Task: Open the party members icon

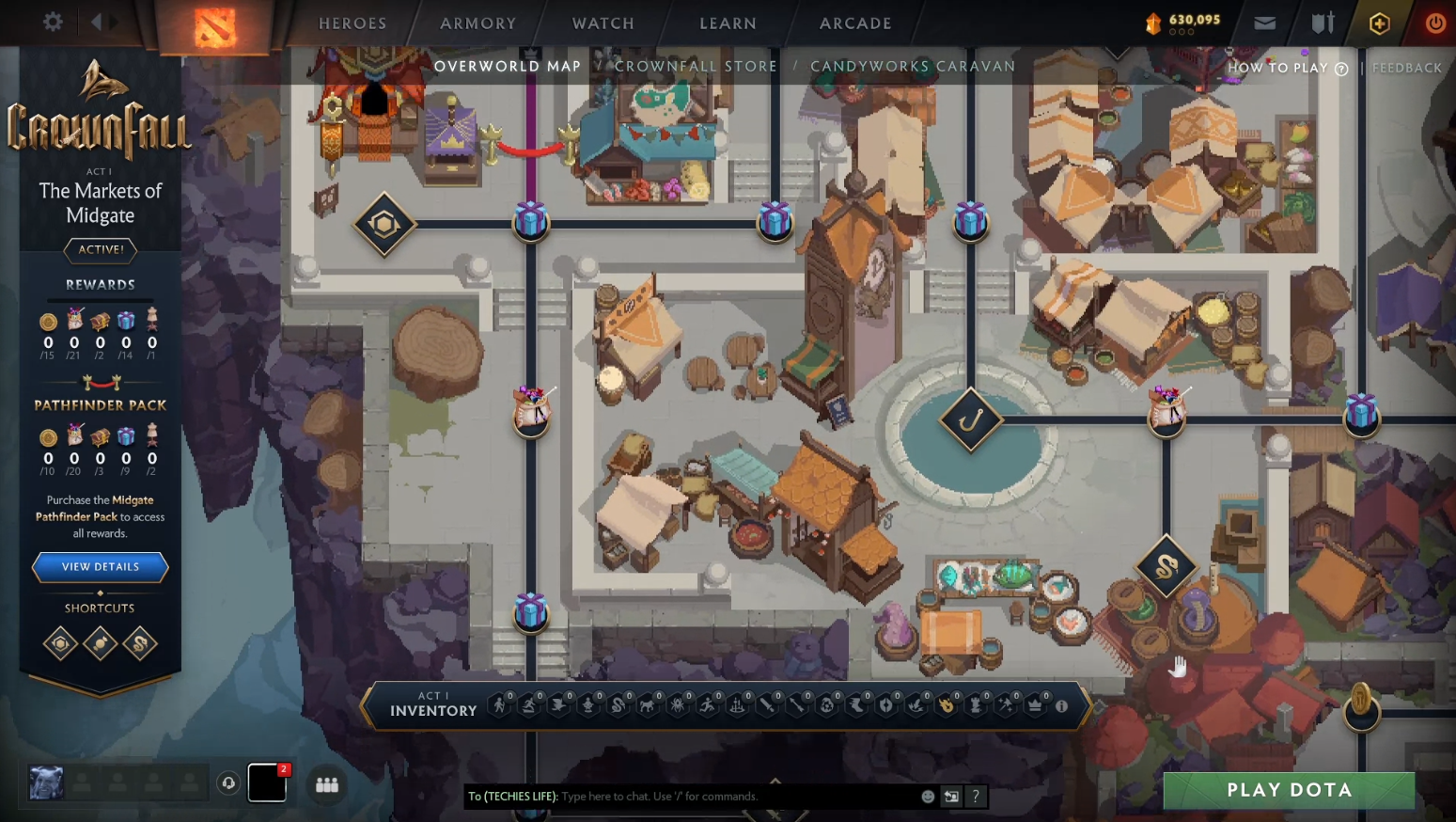Action: pos(327,784)
